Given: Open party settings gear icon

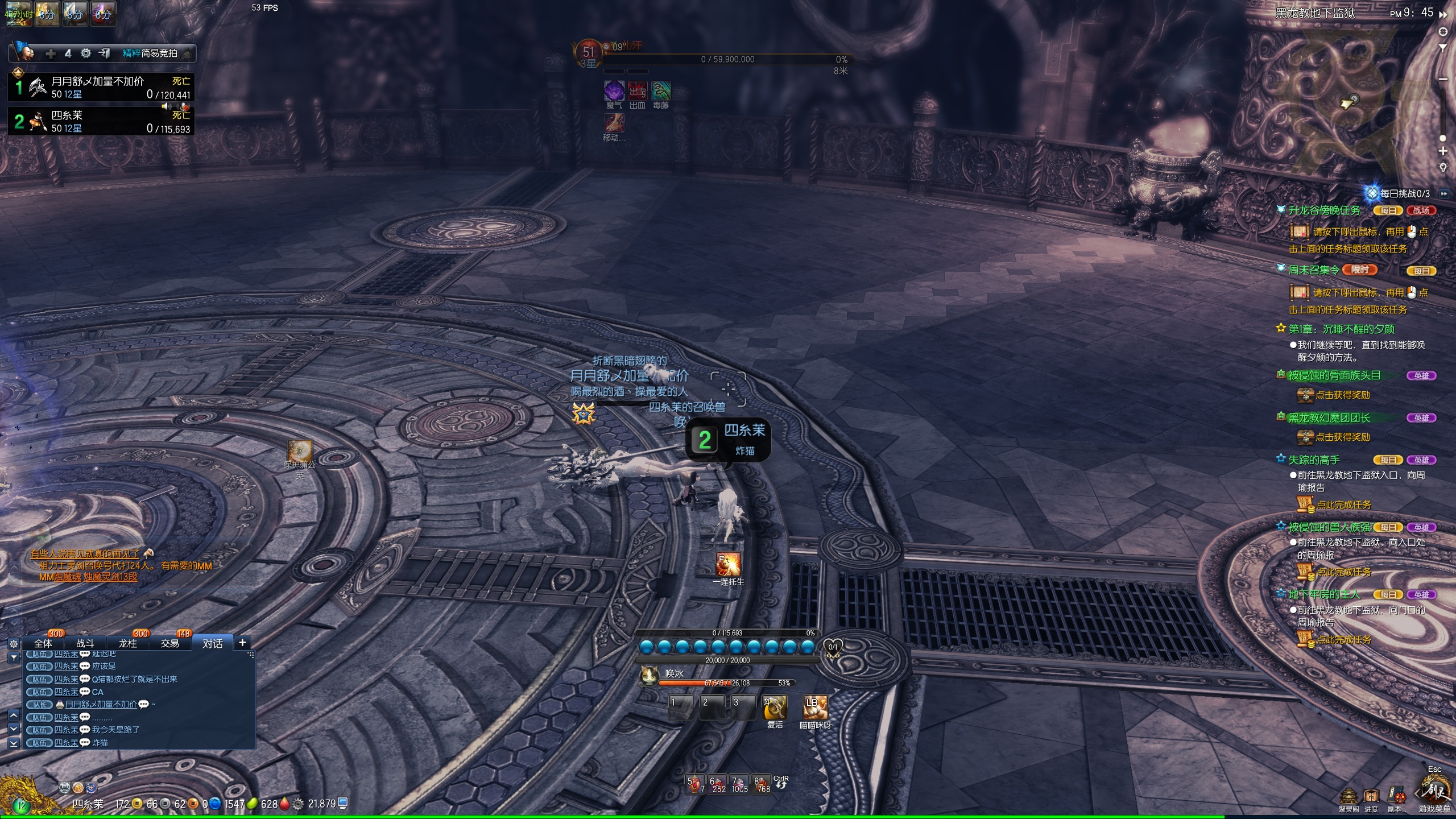Looking at the screenshot, I should (x=86, y=53).
